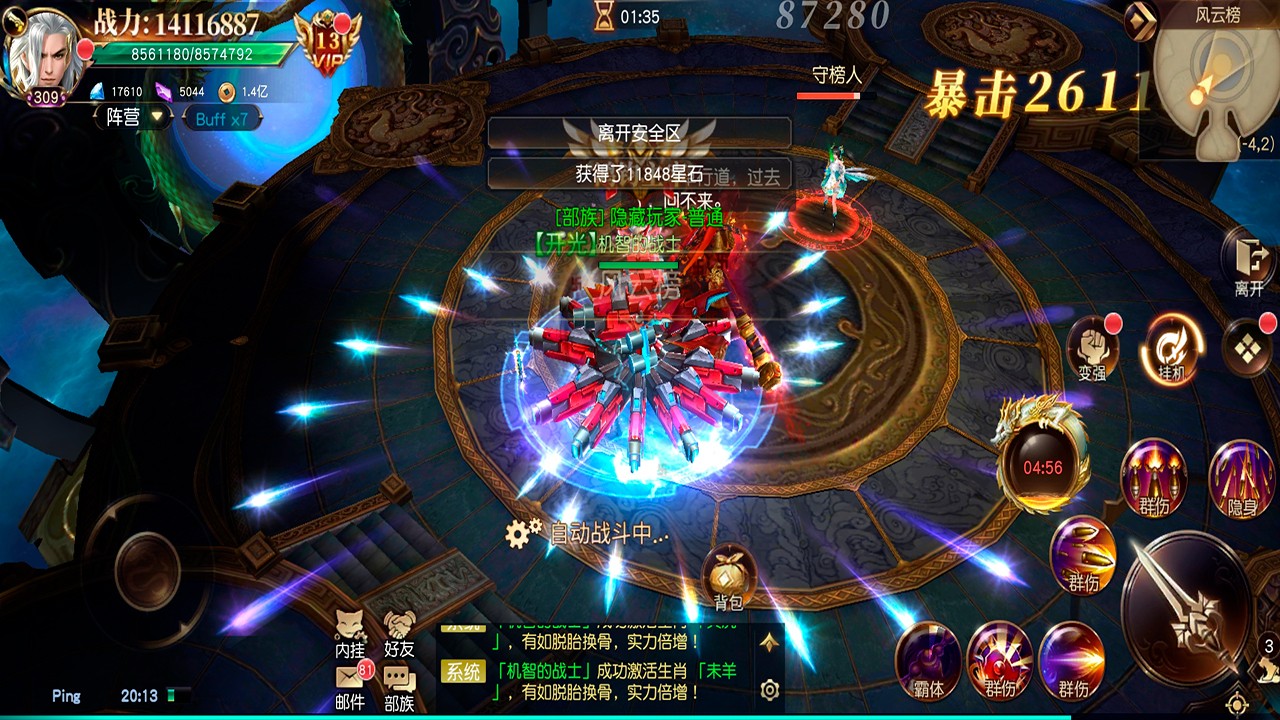Open the 变强 fist icon
The image size is (1280, 720).
[1092, 347]
